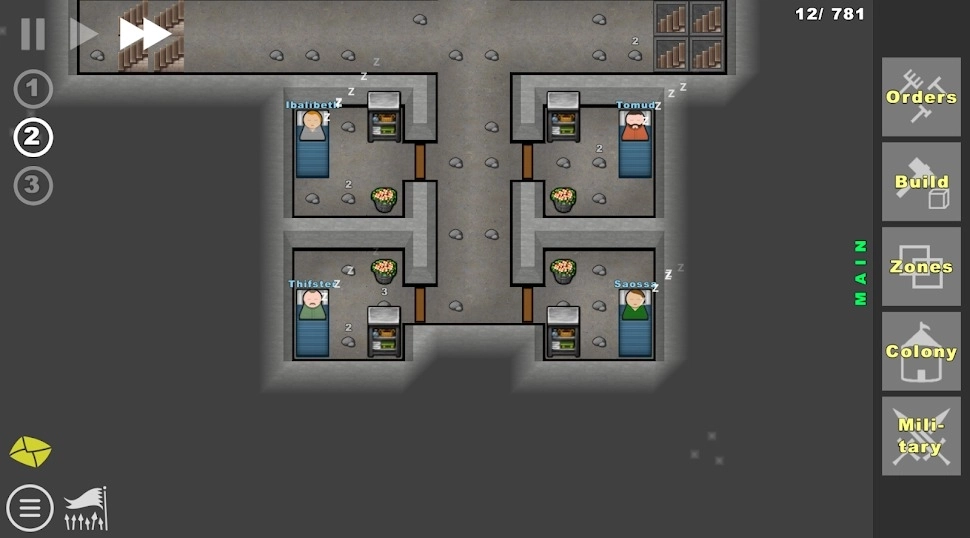Viewport: 970px width, 538px height.
Task: Open the Zones menu
Action: (921, 267)
